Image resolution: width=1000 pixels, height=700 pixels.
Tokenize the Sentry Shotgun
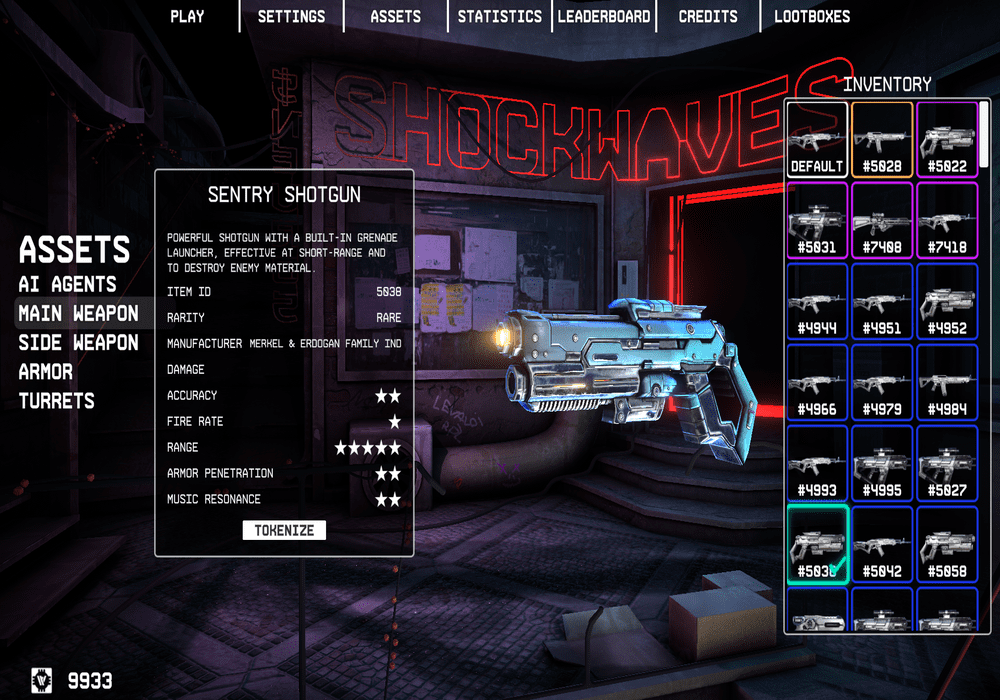(284, 530)
